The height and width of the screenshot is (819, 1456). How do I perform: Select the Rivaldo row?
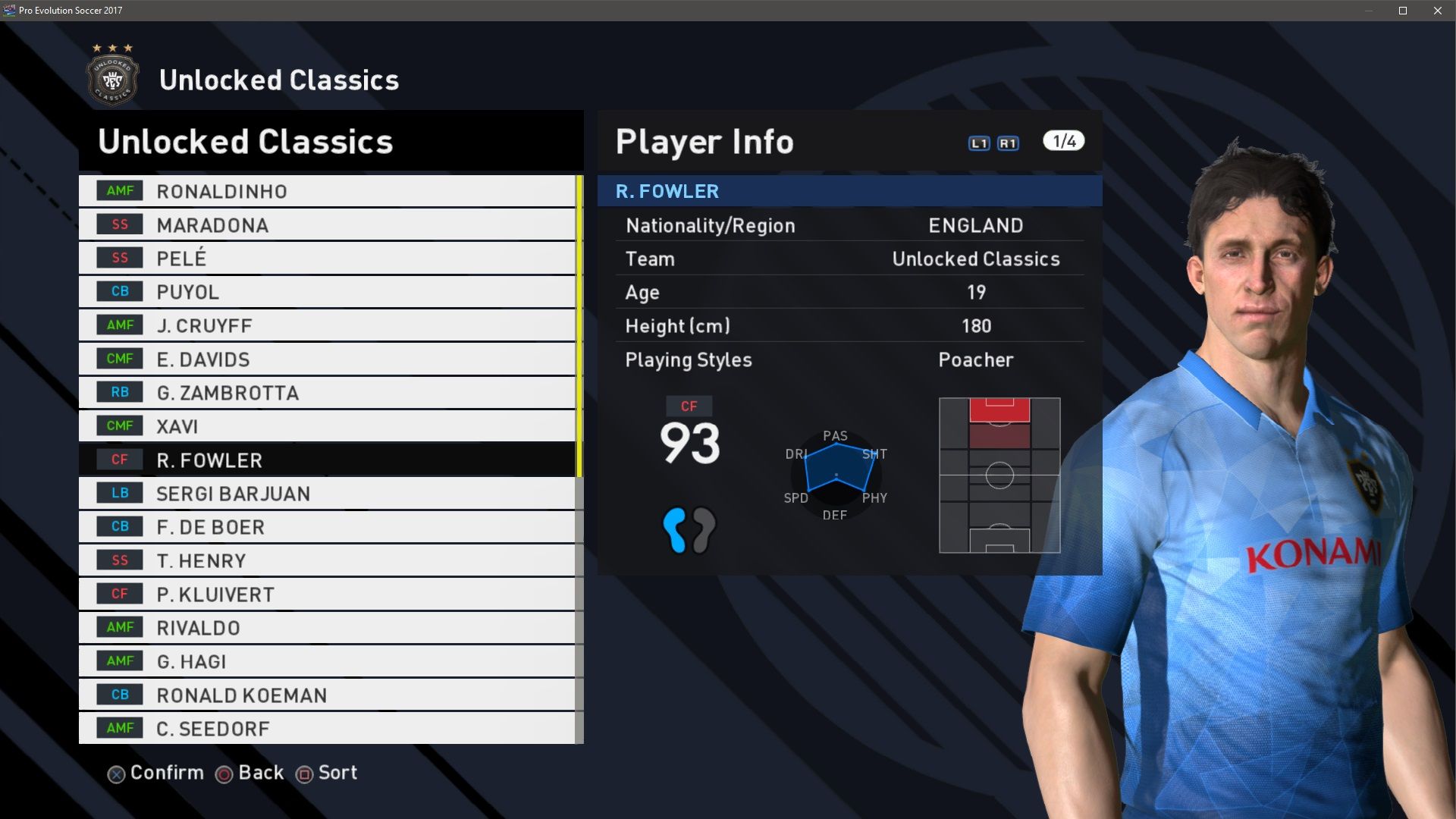point(326,628)
